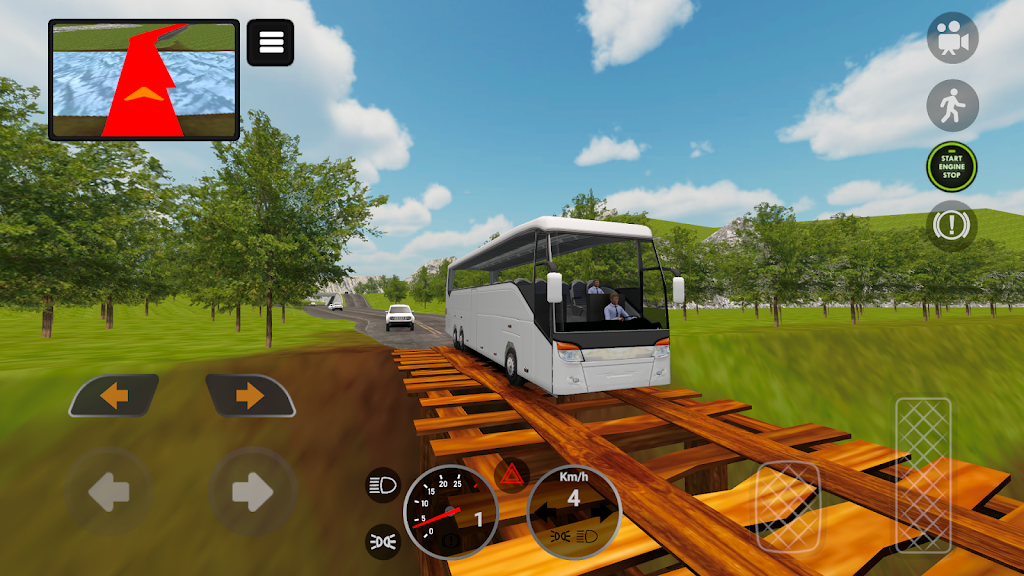
Task: Toggle the Start Engine Stop button
Action: pos(952,167)
